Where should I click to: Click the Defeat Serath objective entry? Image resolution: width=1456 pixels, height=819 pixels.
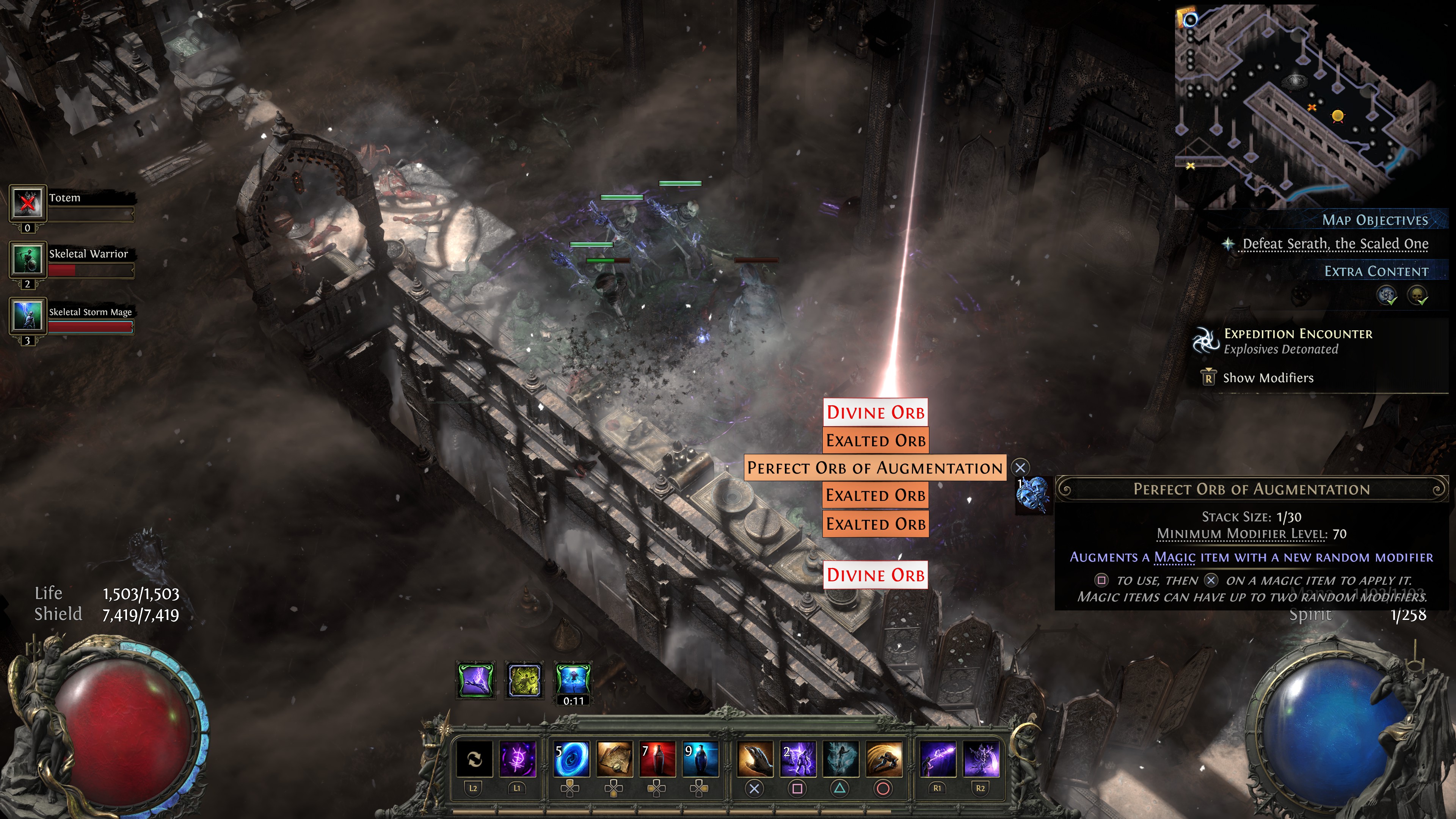pos(1335,244)
